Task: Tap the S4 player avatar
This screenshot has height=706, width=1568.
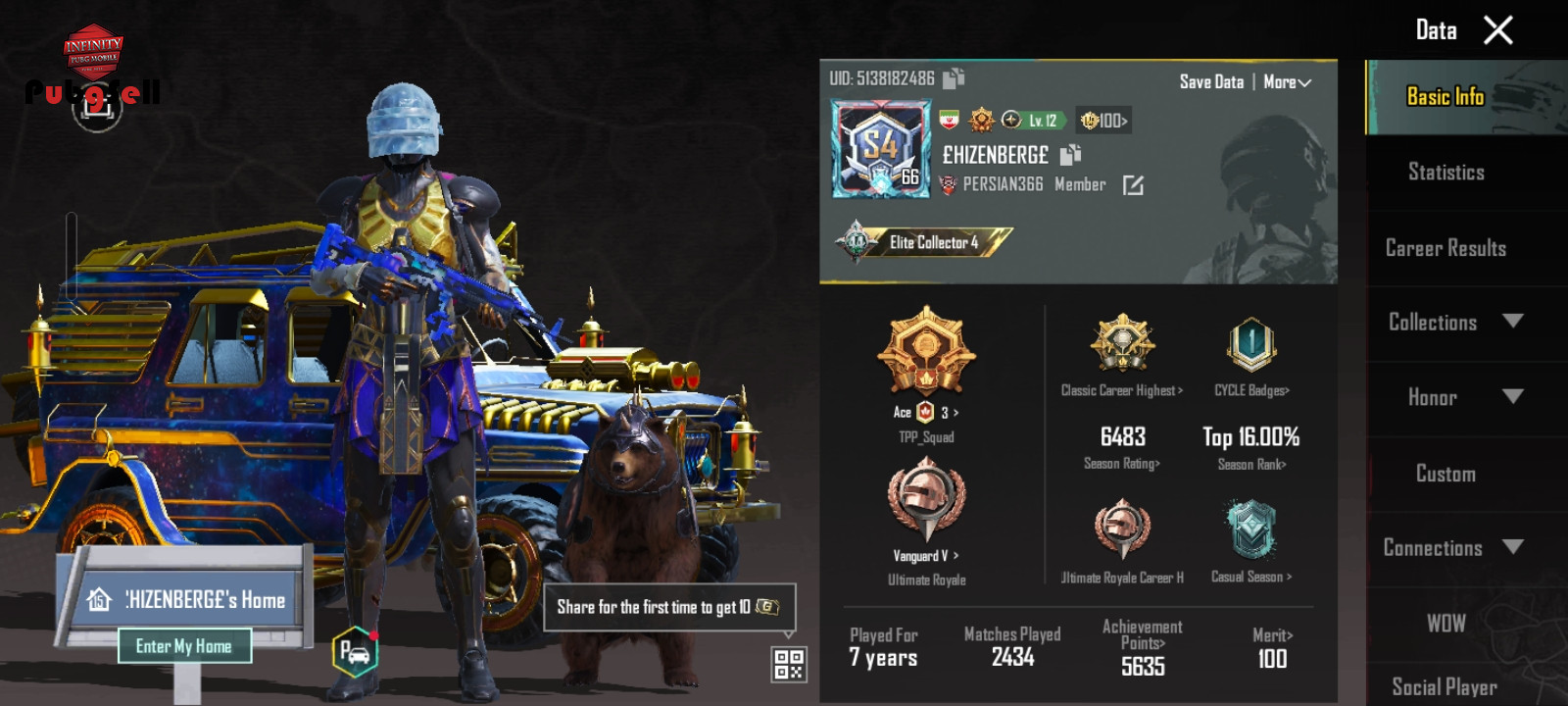Action: coord(880,150)
